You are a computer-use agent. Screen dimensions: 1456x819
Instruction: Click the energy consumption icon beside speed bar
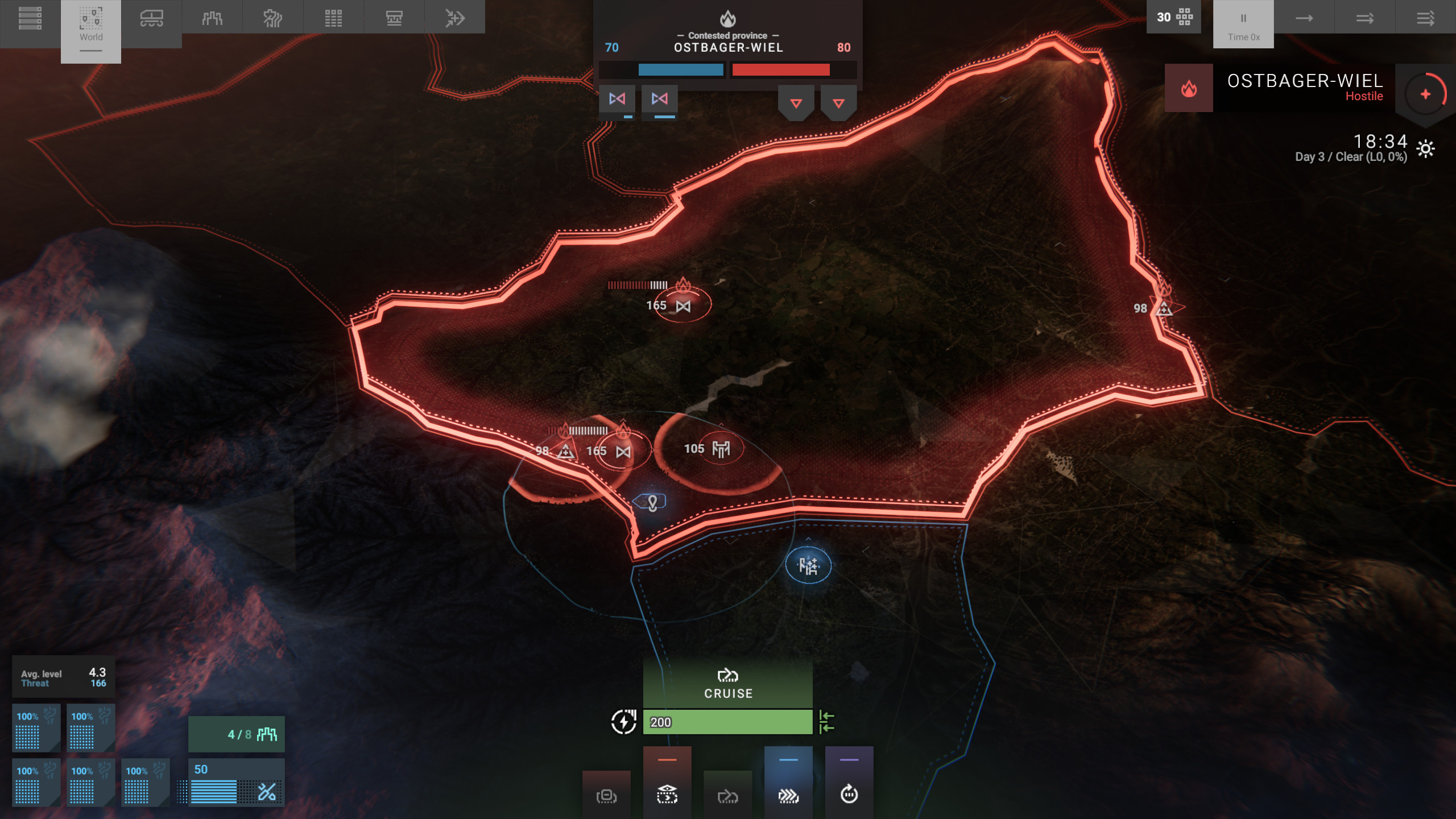pos(624,721)
